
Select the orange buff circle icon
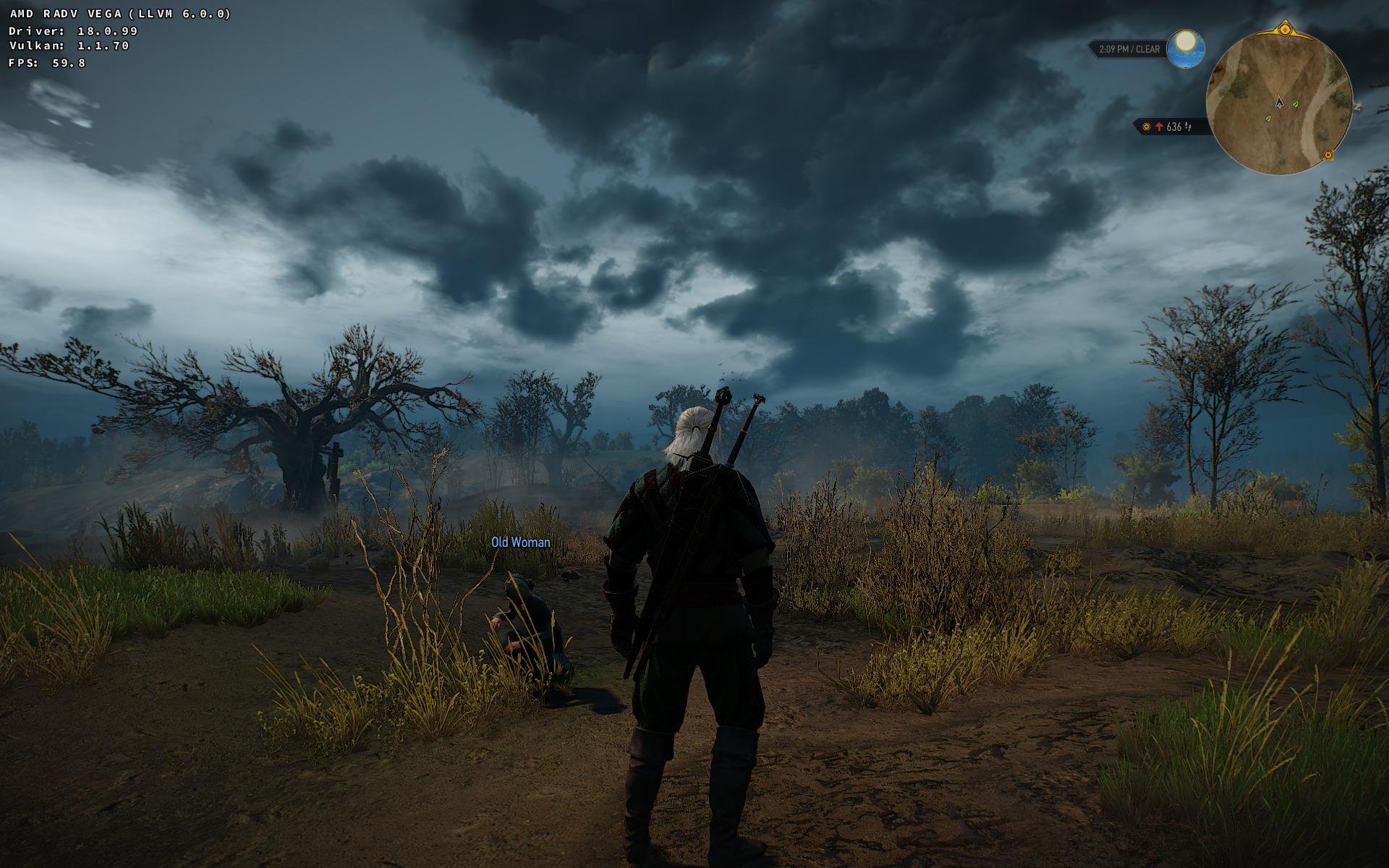1146,126
